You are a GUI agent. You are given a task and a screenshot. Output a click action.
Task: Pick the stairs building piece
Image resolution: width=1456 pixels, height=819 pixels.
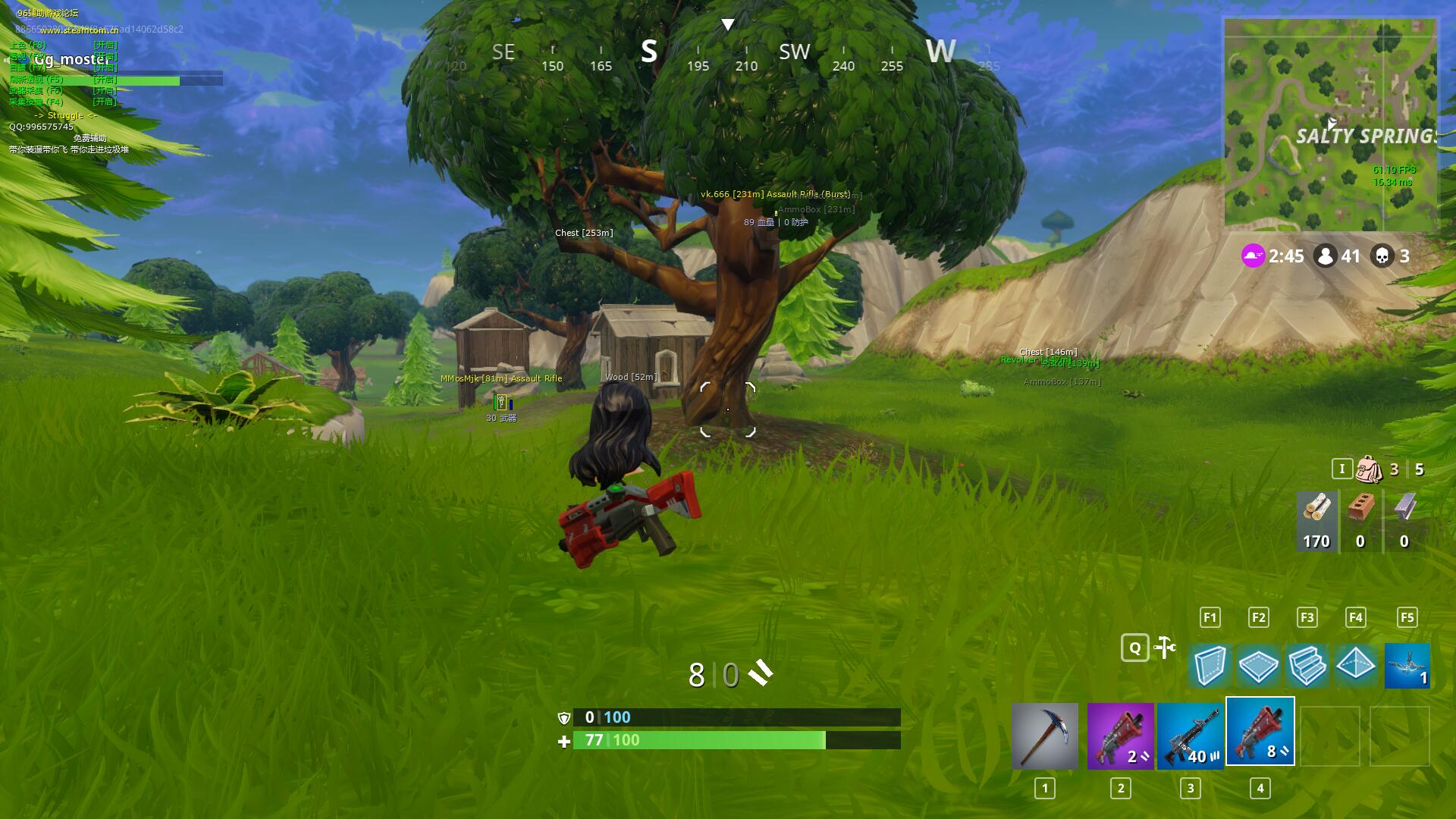pos(1307,666)
